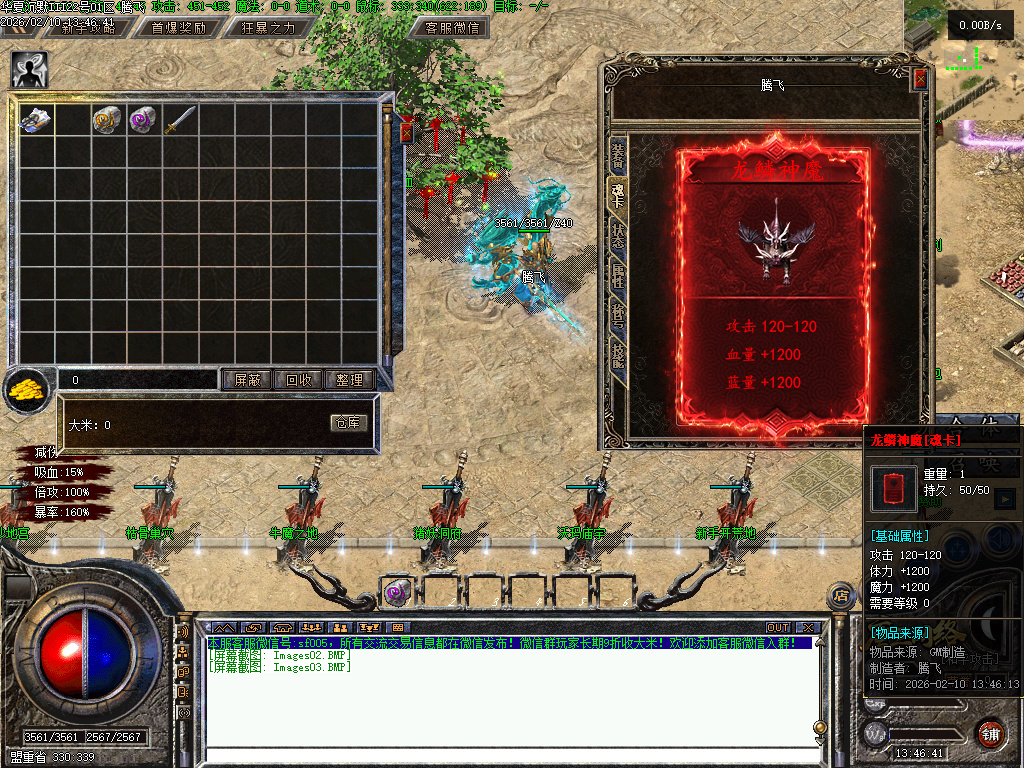This screenshot has height=768, width=1024.
Task: Click the OUT button above the chat
Action: point(778,628)
